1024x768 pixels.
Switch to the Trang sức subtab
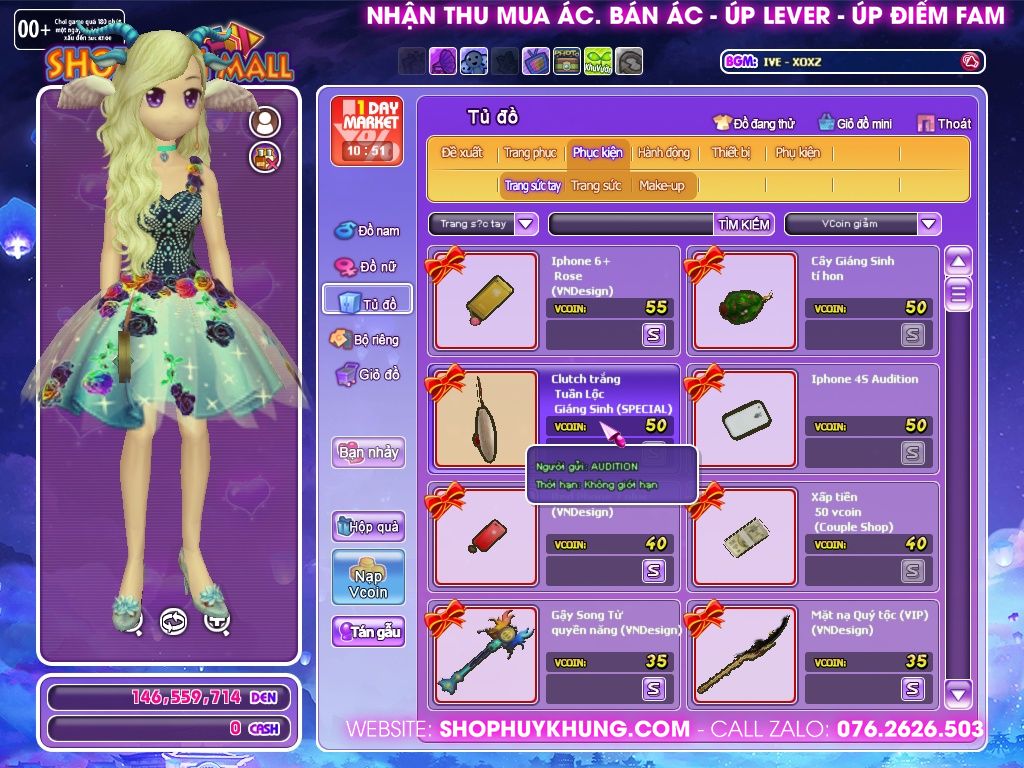tap(596, 186)
